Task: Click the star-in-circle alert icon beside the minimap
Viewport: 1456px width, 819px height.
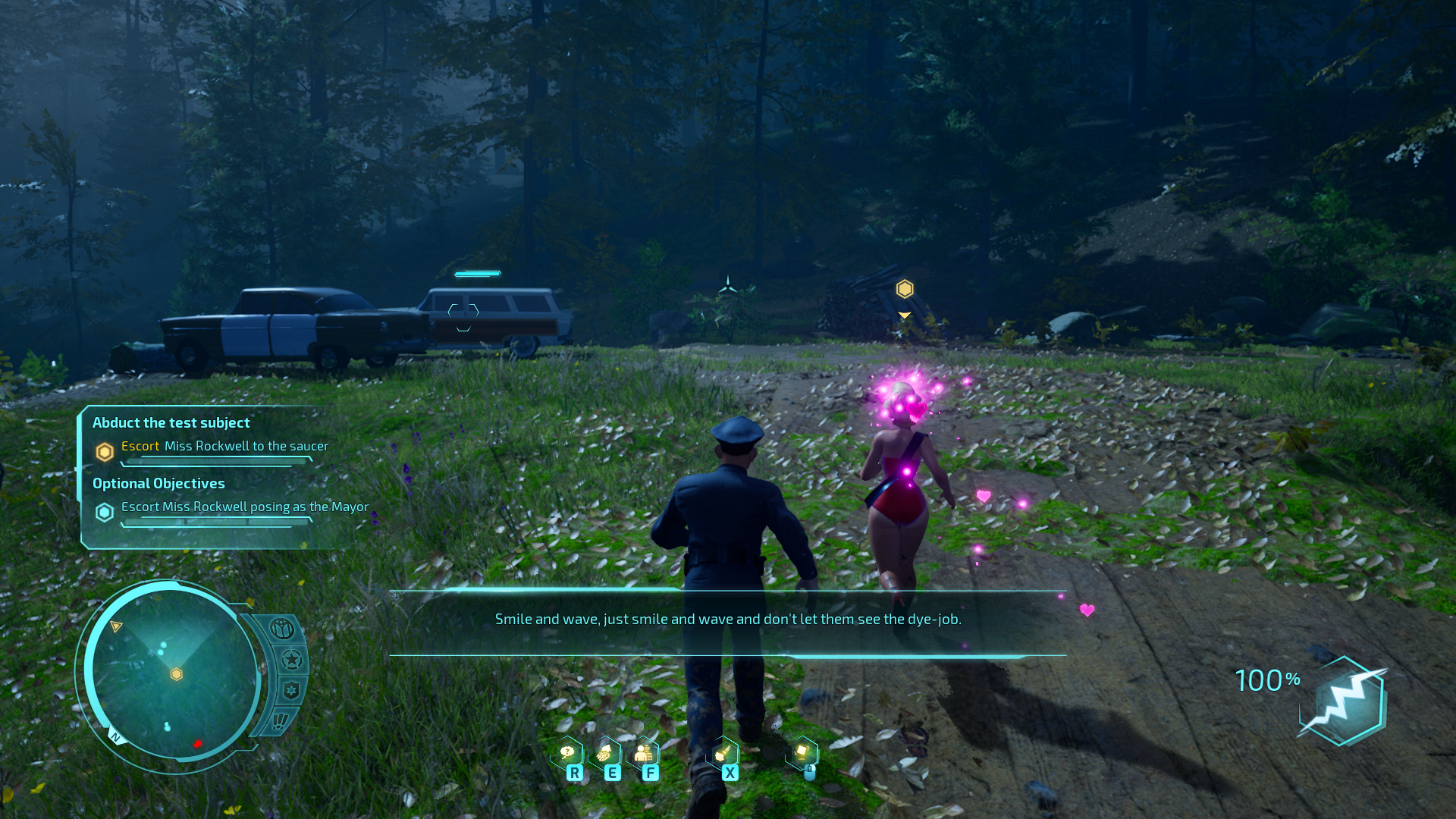Action: tap(292, 660)
